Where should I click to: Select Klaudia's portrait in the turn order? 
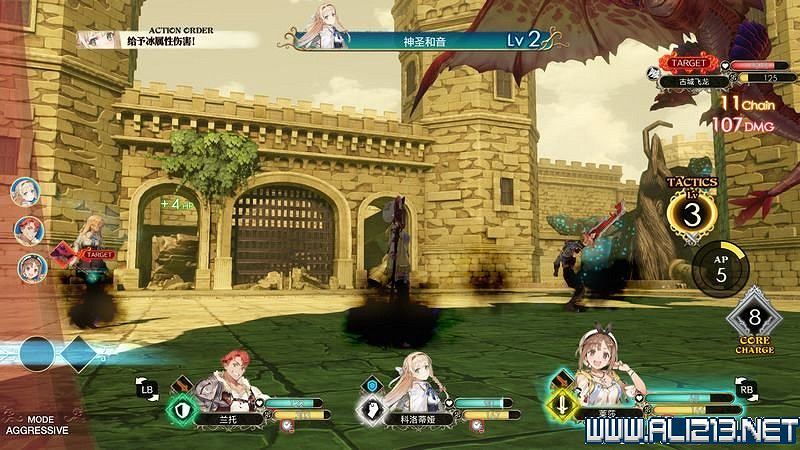(x=24, y=191)
